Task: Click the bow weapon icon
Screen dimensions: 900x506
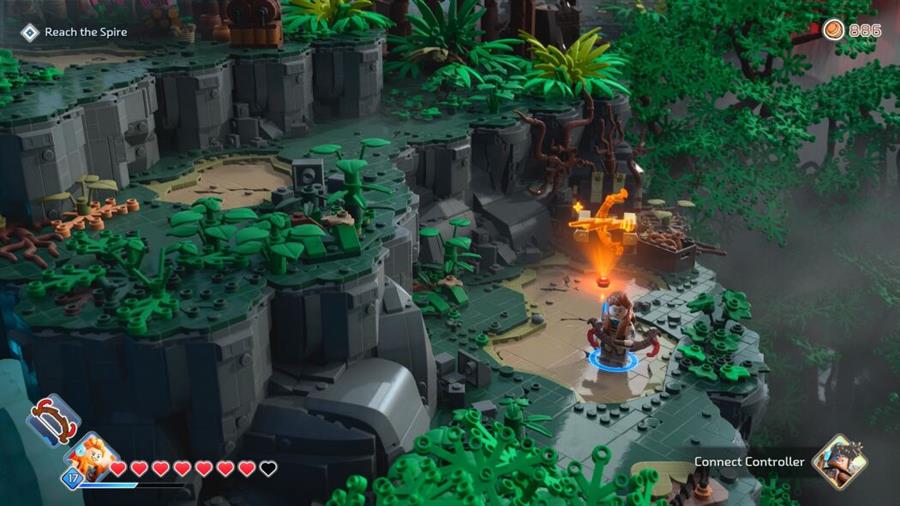Action: [52, 420]
